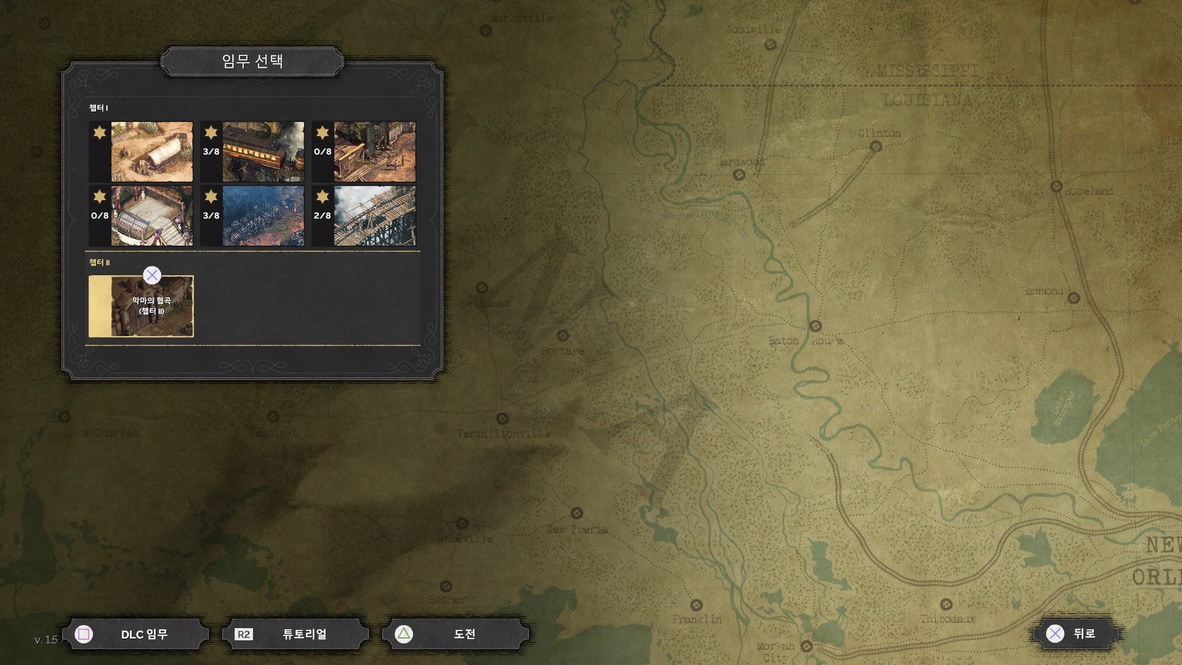Viewport: 1182px width, 665px height.
Task: Select the dark blue night mission
Action: (x=263, y=215)
